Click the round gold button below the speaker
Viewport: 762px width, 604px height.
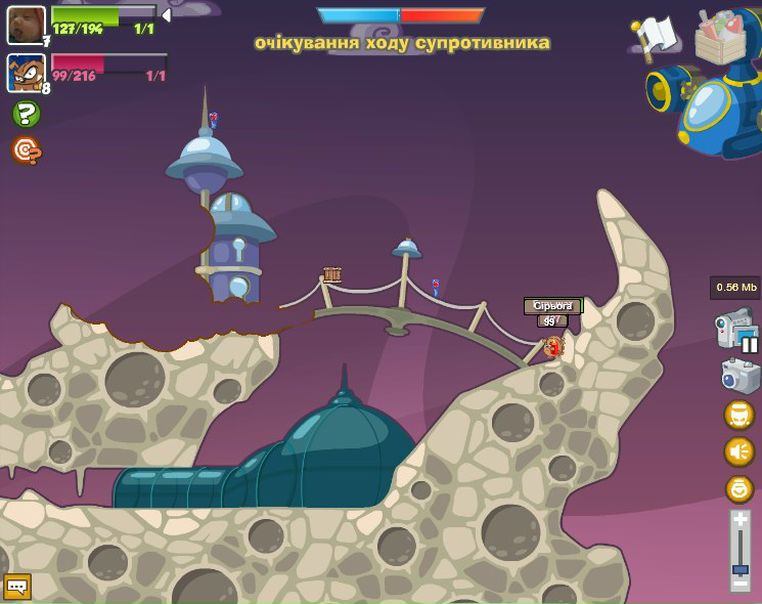pos(740,489)
